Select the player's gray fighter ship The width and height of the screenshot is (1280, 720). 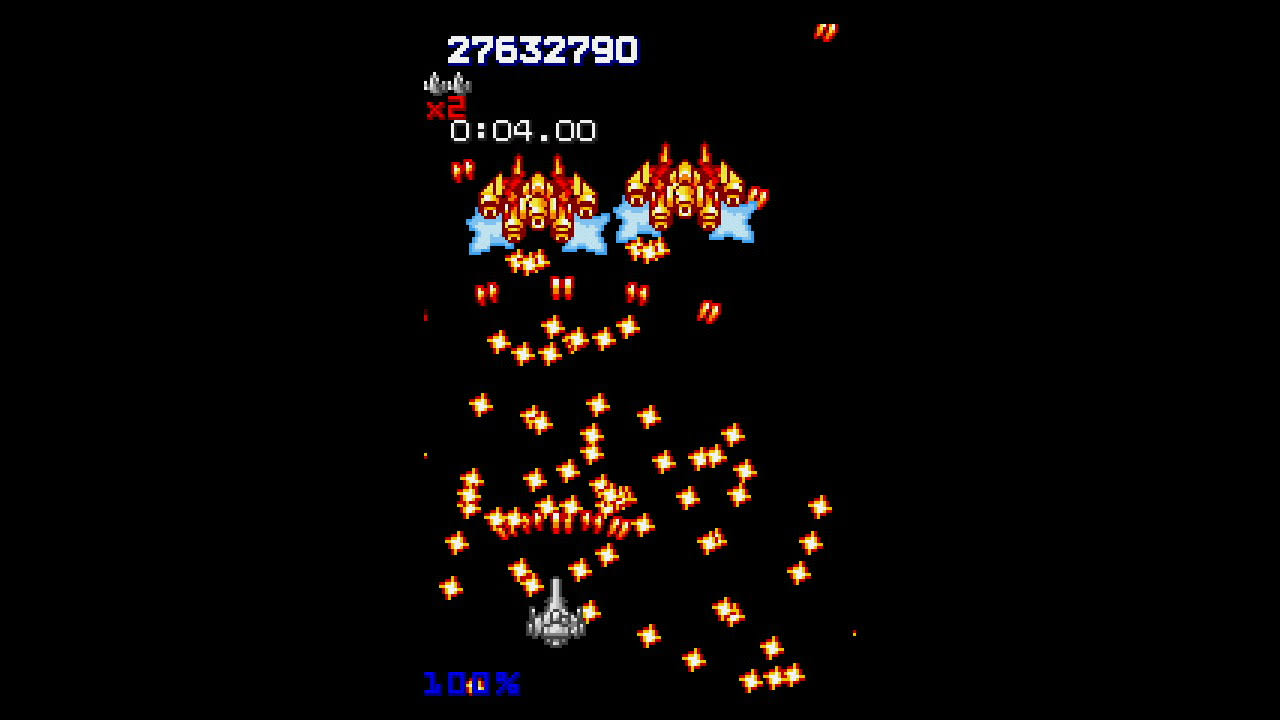pyautogui.click(x=554, y=630)
